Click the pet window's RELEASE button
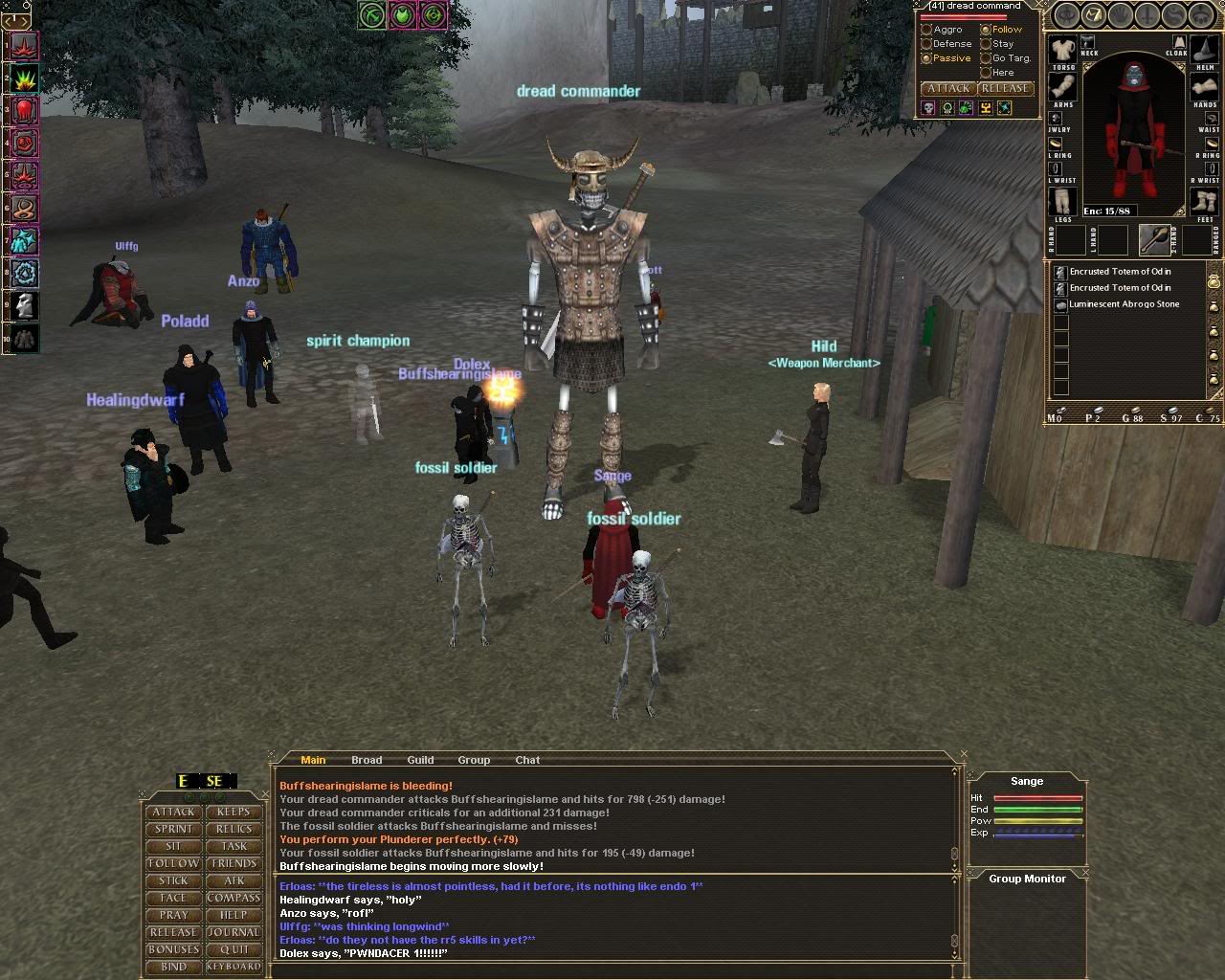Image resolution: width=1225 pixels, height=980 pixels. tap(1004, 88)
